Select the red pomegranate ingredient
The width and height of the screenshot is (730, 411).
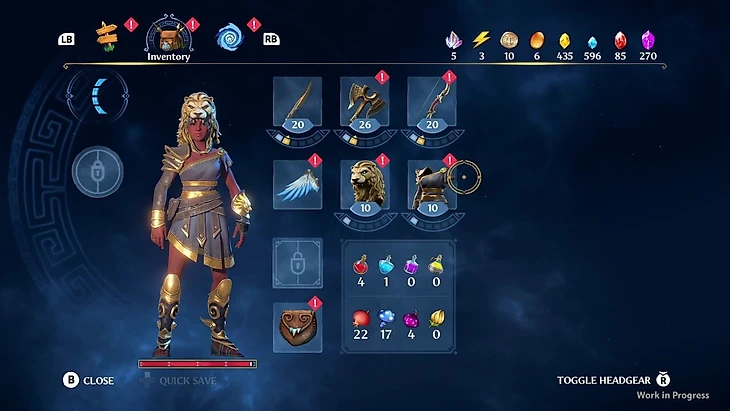click(x=360, y=319)
